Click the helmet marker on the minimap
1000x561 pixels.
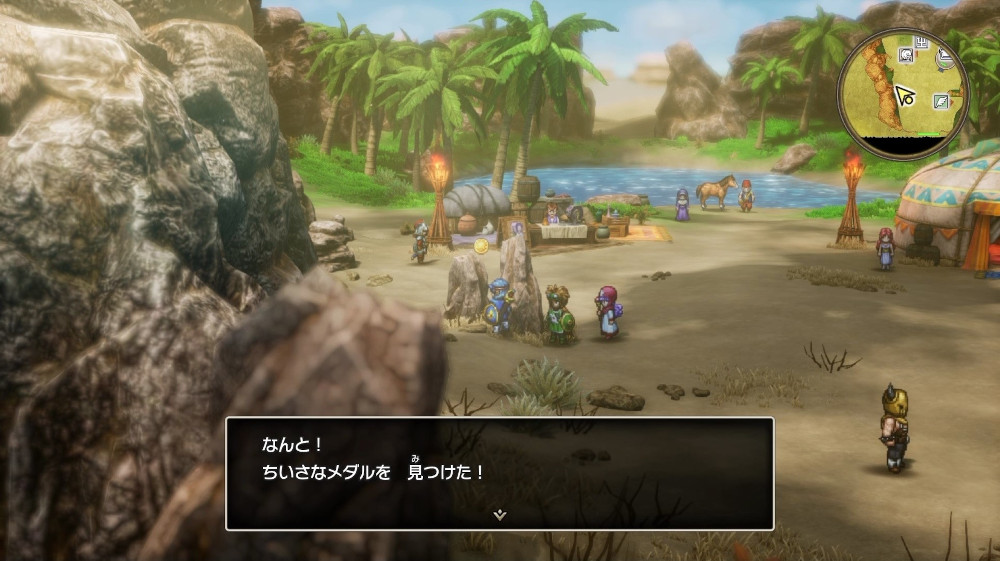(906, 54)
